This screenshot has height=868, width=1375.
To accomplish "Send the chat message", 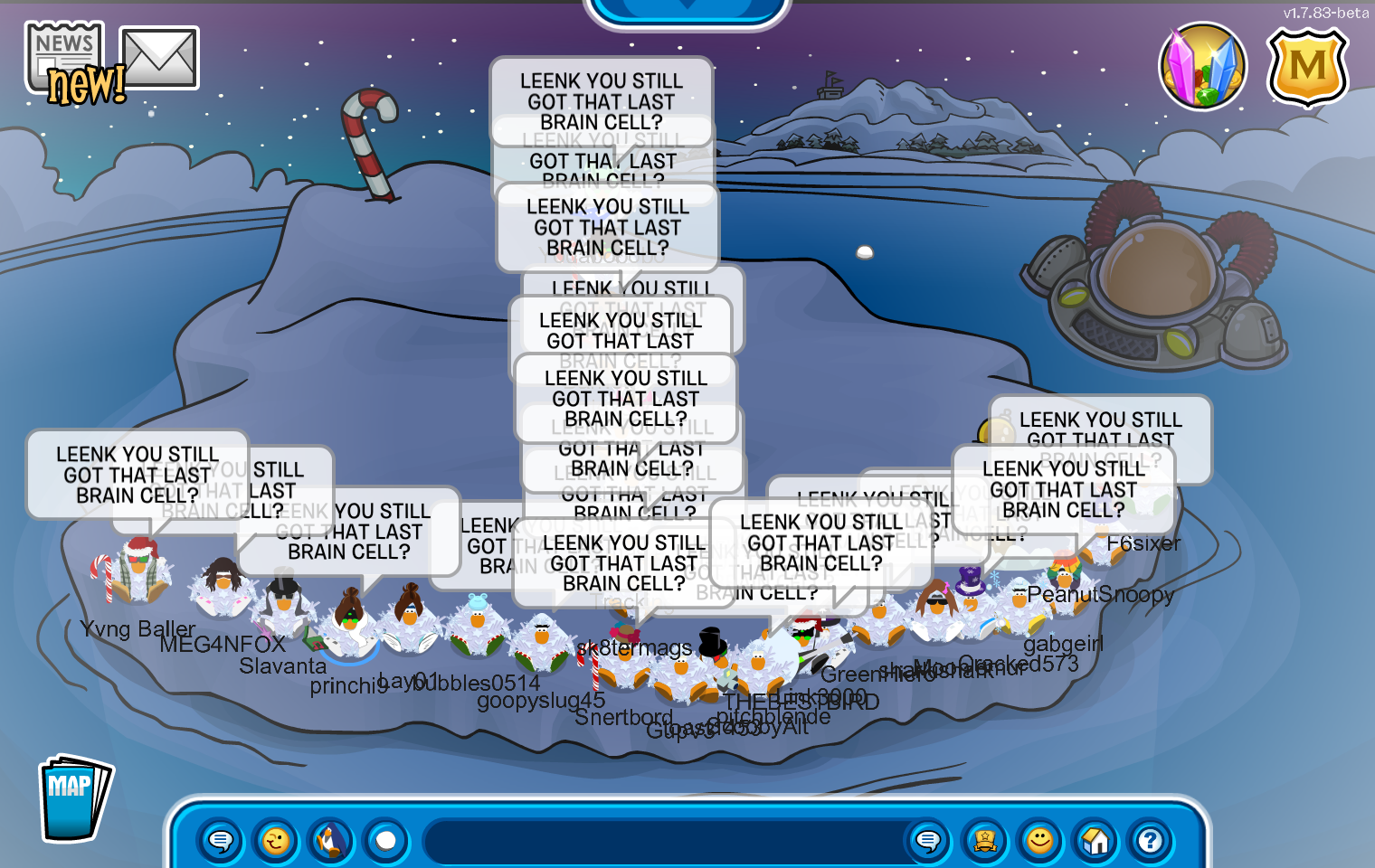I will 928,841.
